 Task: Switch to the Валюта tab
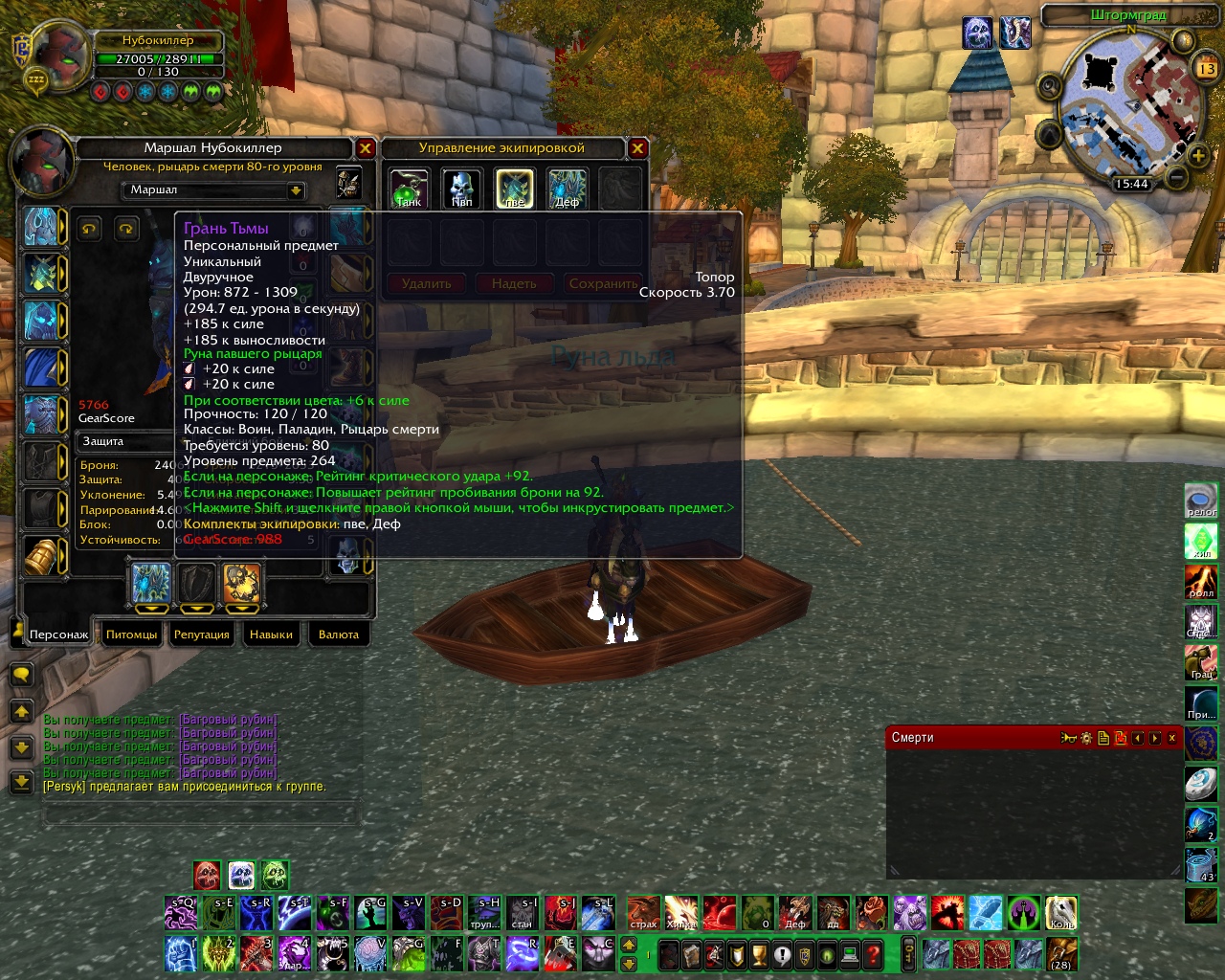pos(339,635)
